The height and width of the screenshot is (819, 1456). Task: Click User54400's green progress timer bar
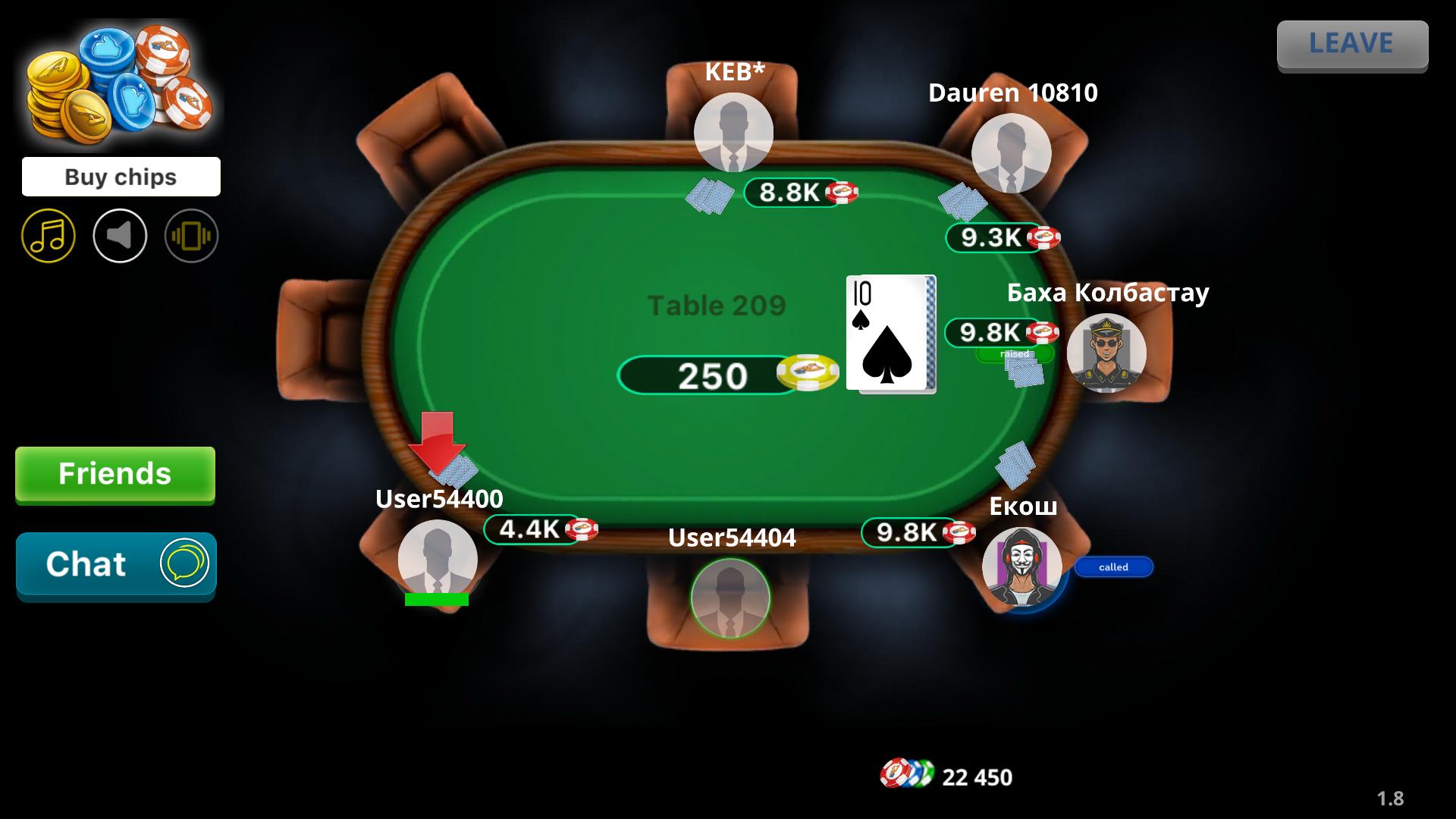pyautogui.click(x=436, y=600)
